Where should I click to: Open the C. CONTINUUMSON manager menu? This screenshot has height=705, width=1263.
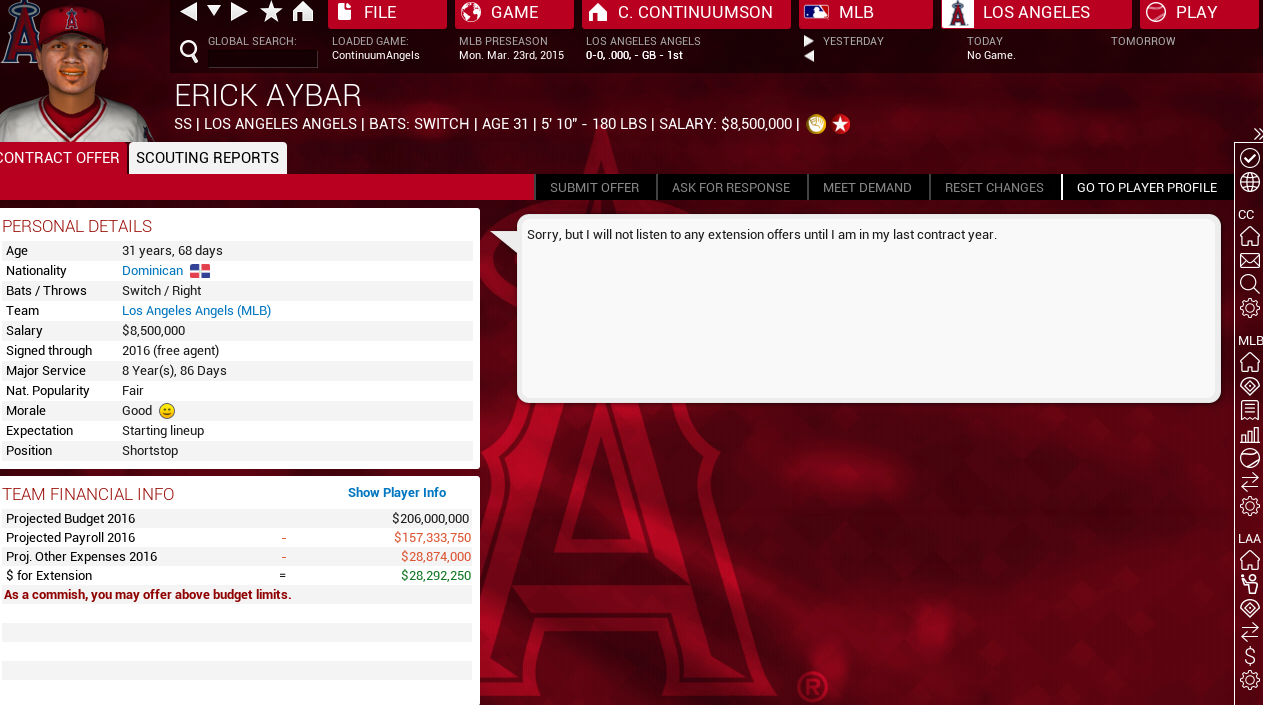(x=686, y=13)
